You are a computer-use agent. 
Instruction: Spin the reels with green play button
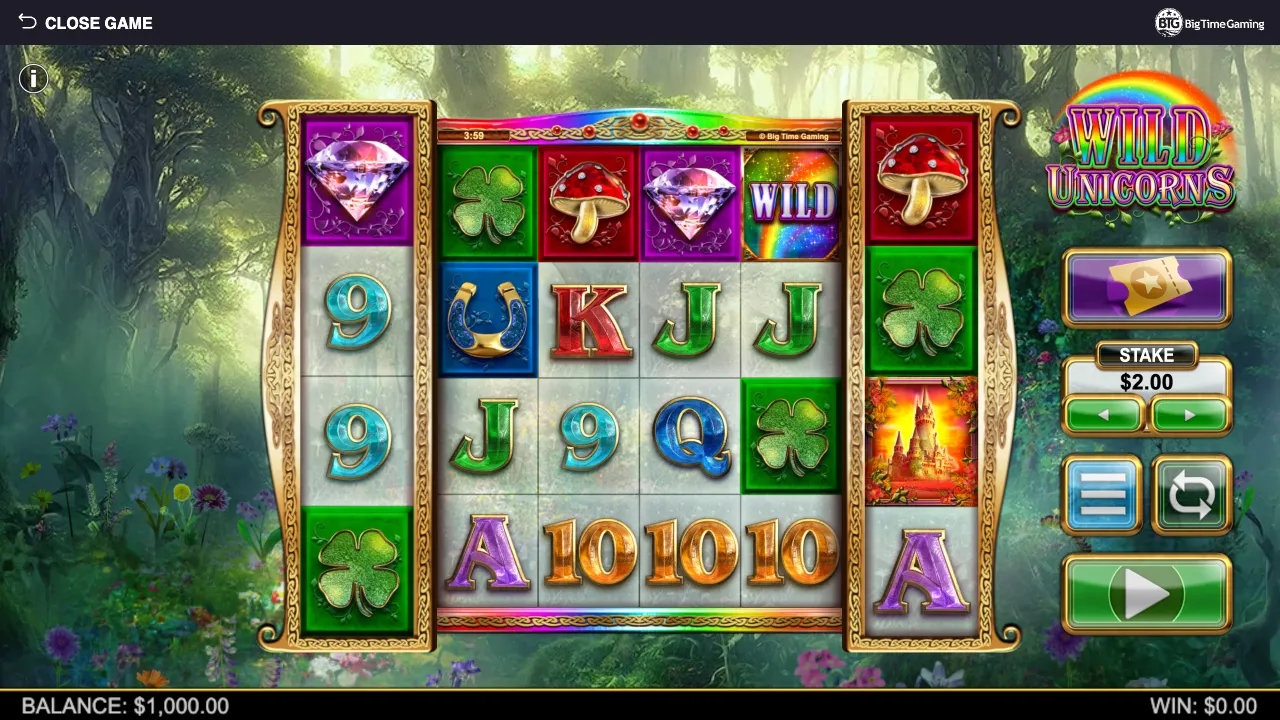1147,594
